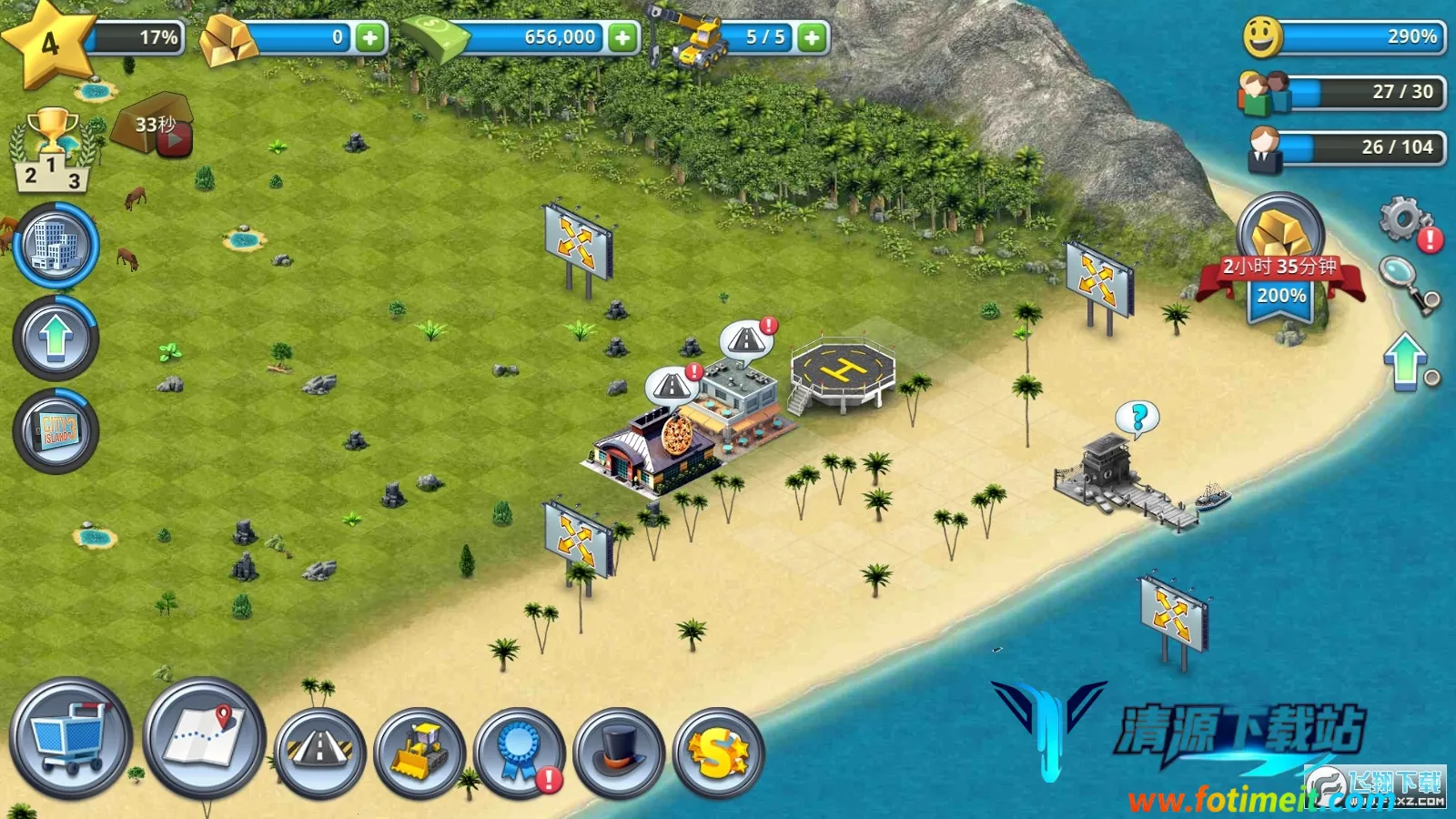Tap the green arrow with gear
The height and width of the screenshot is (819, 1456).
coord(1408,362)
